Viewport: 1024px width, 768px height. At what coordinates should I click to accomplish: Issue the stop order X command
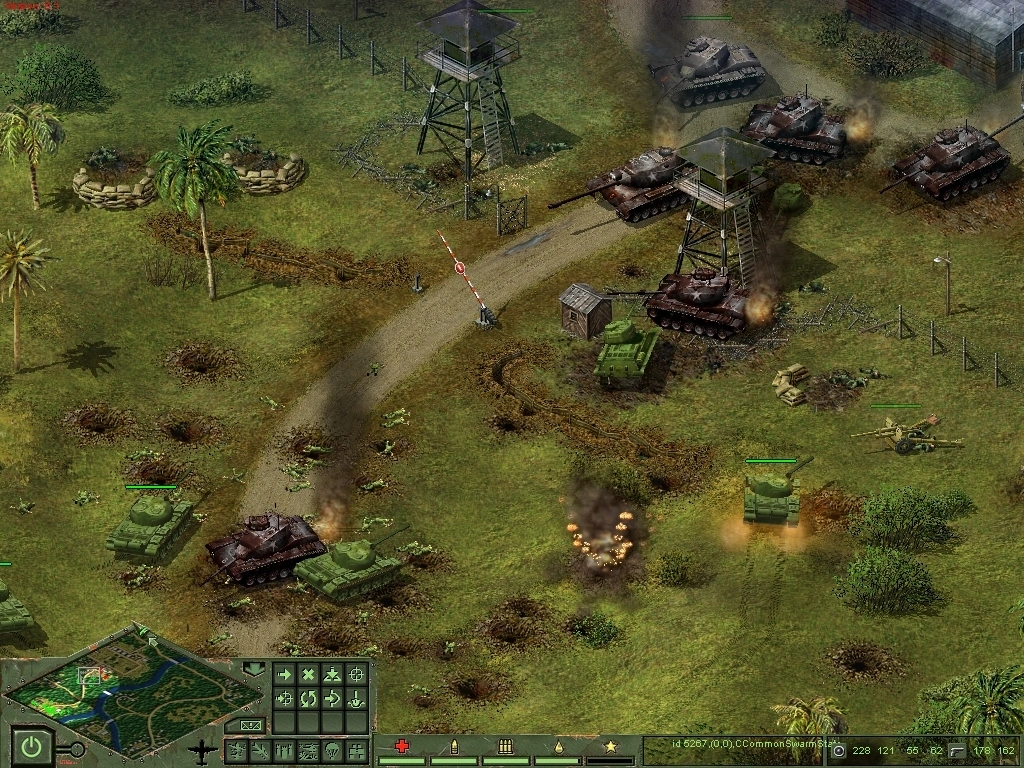click(x=308, y=675)
